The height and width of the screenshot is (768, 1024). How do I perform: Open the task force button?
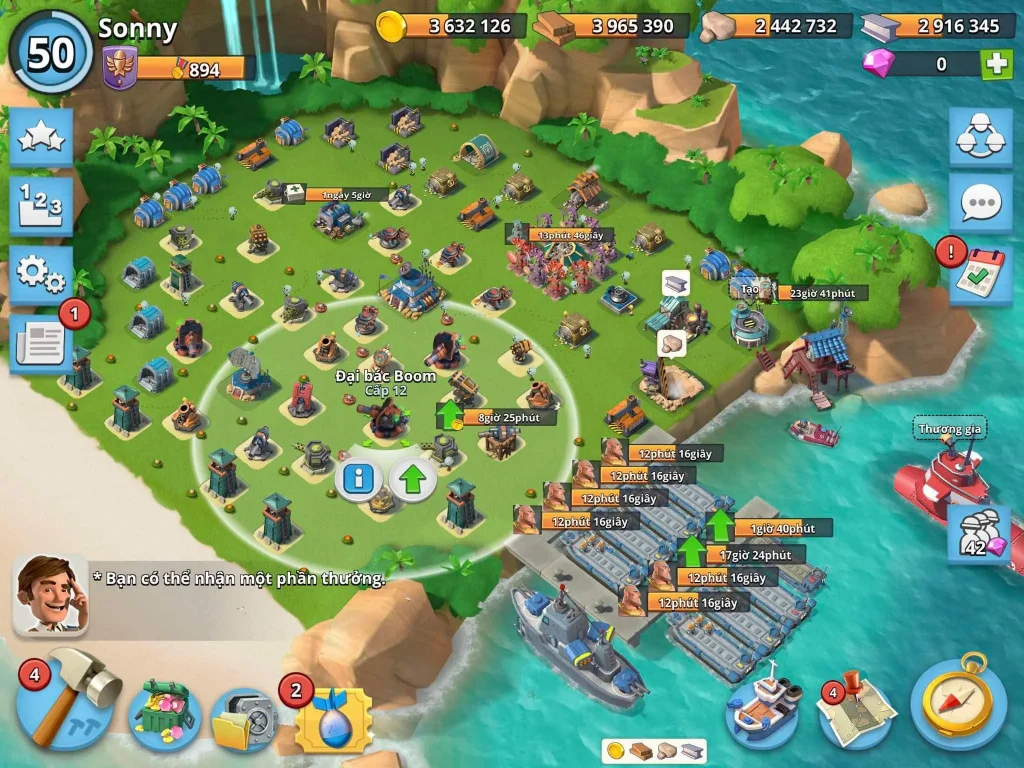(980, 138)
